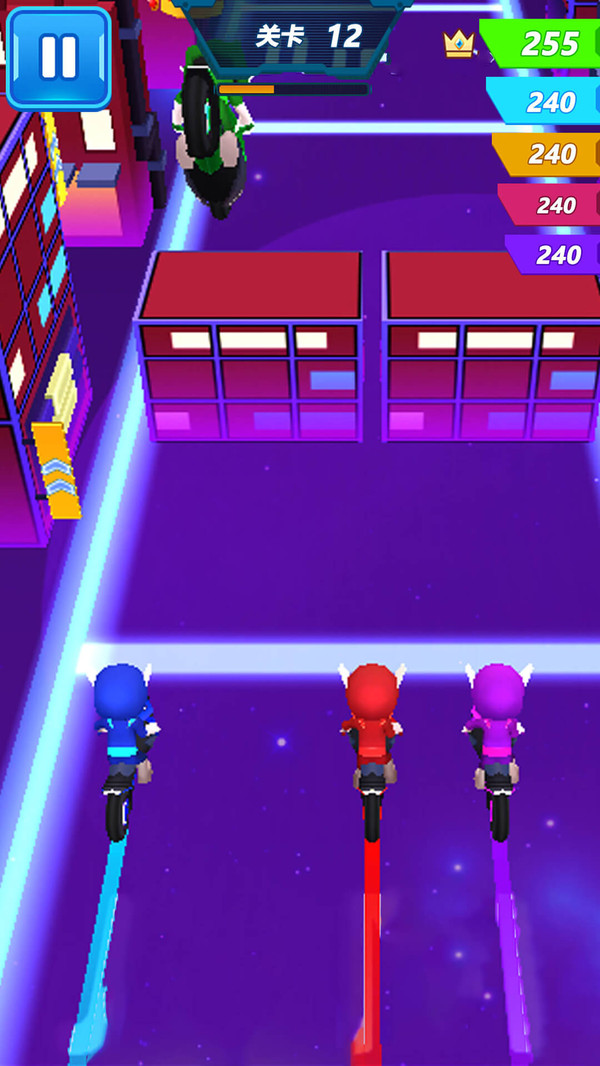Viewport: 600px width, 1066px height.
Task: Pause the game with the blue button
Action: click(58, 57)
